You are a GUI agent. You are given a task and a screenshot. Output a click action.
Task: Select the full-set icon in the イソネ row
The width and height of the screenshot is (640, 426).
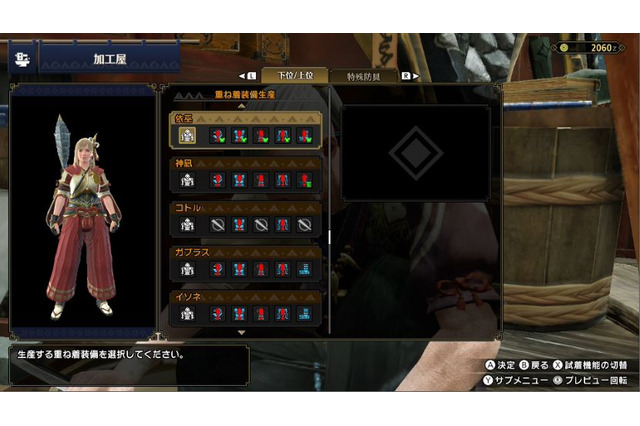(x=186, y=314)
